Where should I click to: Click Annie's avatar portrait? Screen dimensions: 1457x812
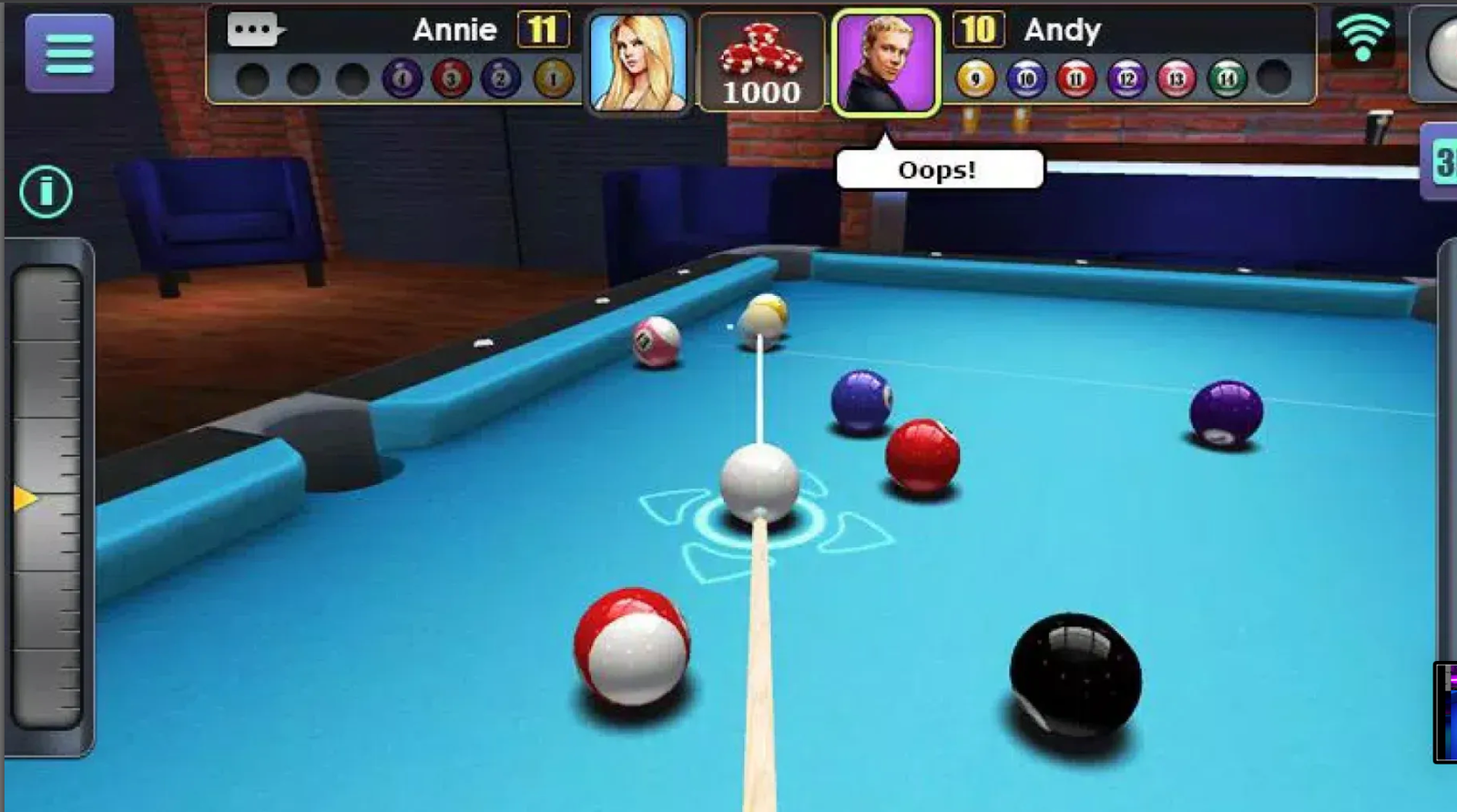coord(637,61)
